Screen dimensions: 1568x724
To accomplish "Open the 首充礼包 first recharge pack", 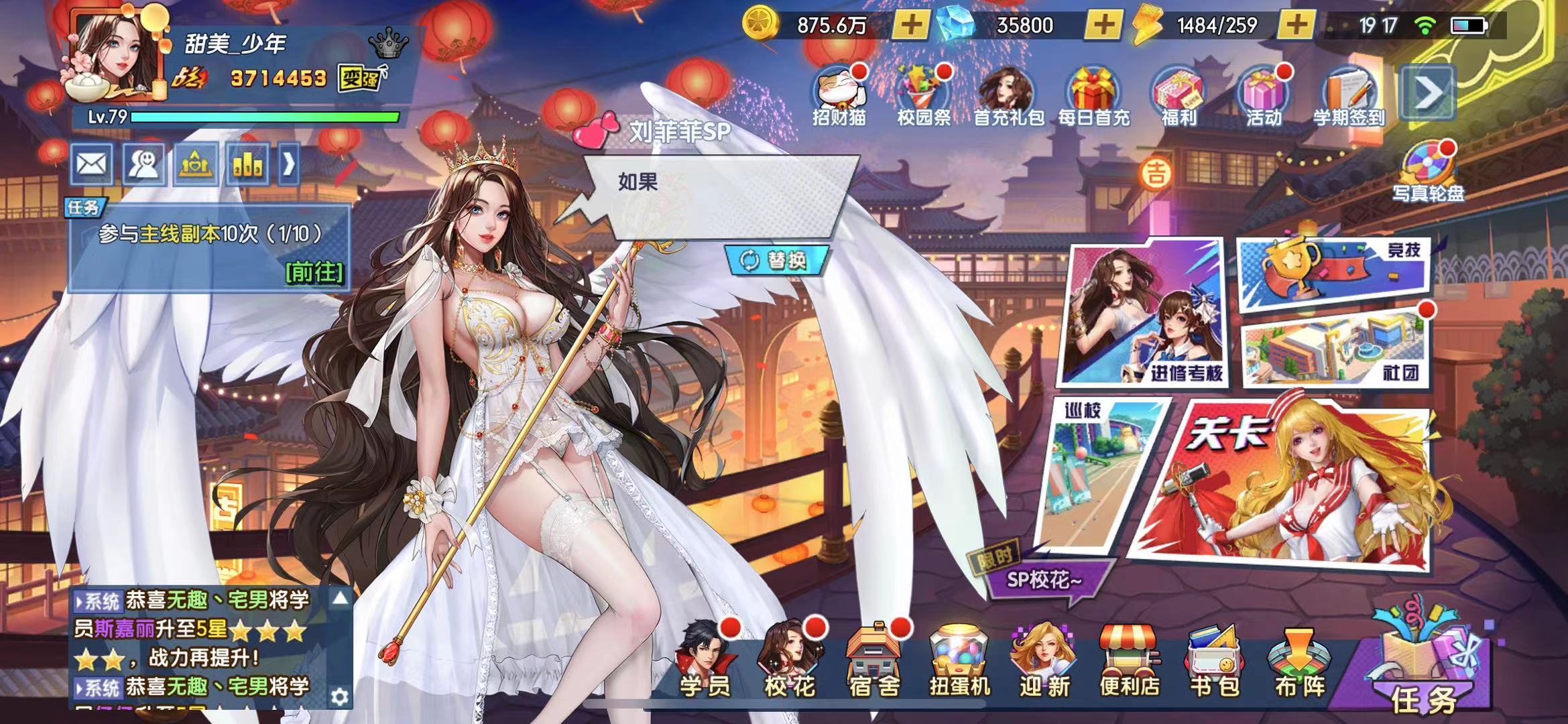I will [1008, 96].
